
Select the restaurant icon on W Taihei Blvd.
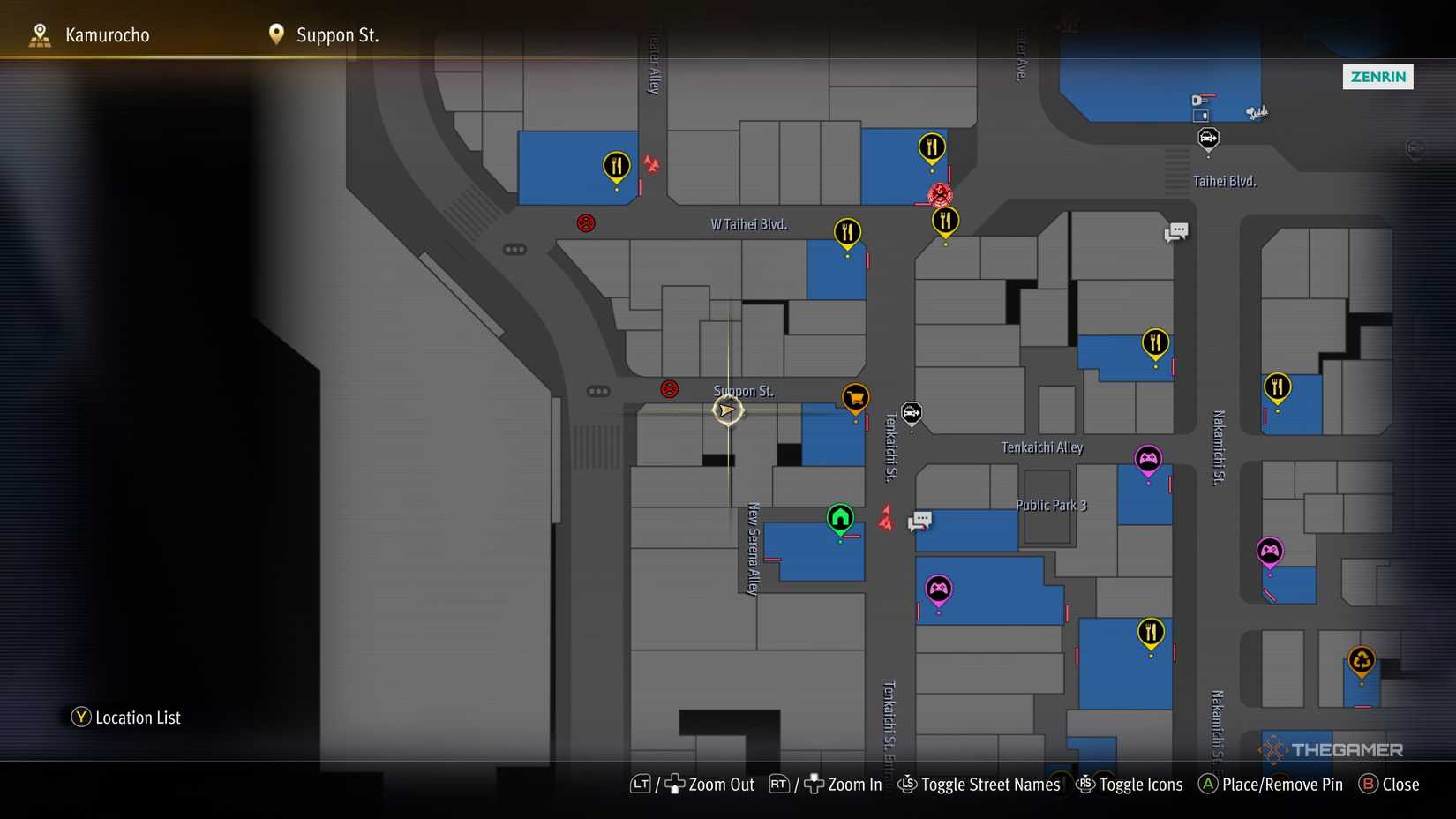847,231
